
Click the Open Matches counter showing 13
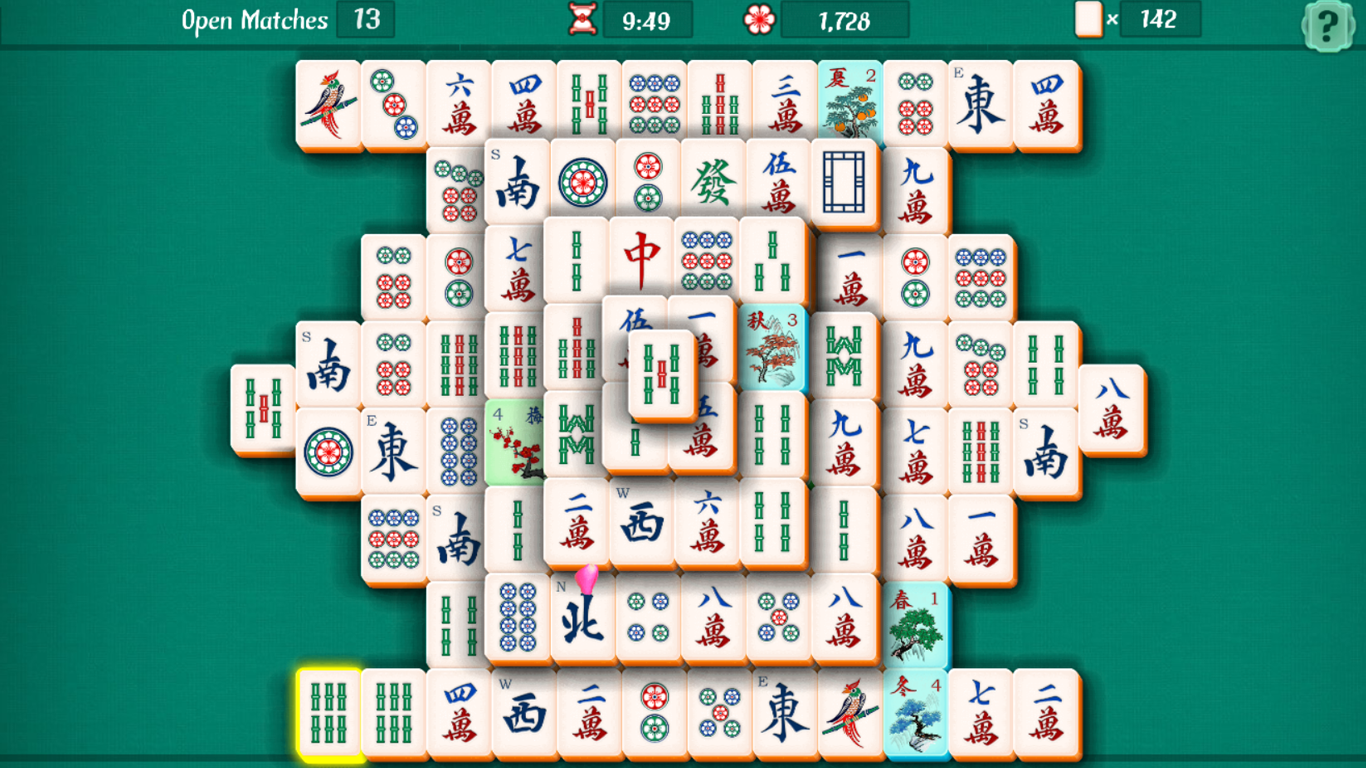click(366, 20)
